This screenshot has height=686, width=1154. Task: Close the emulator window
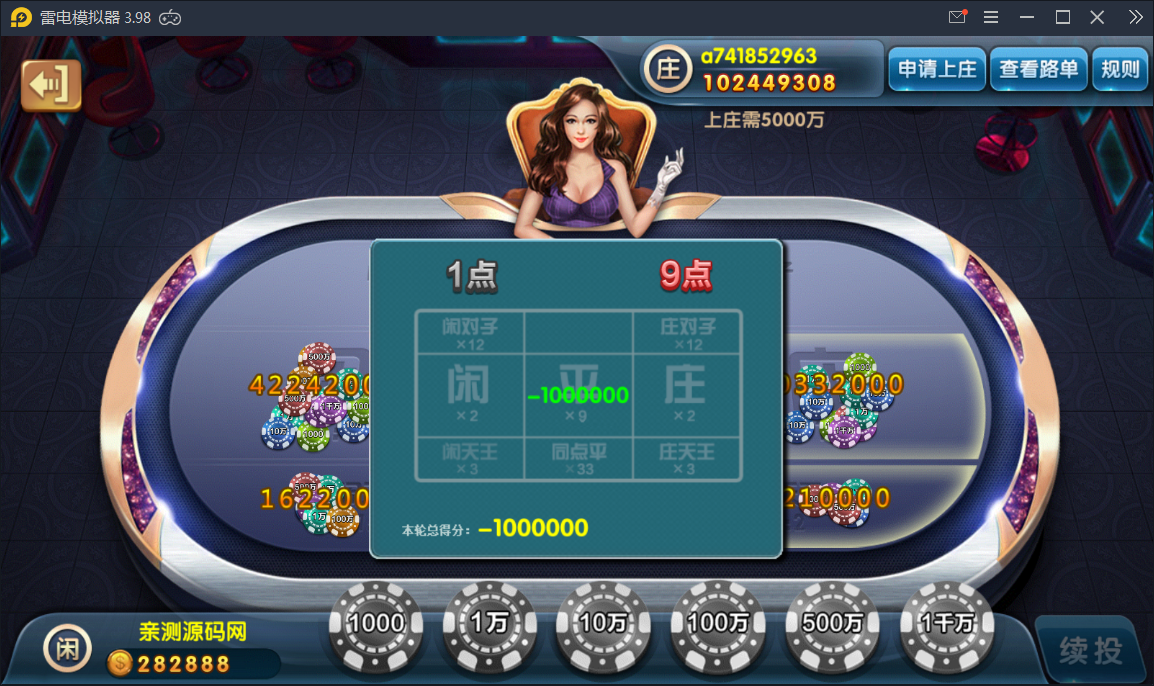(1097, 17)
